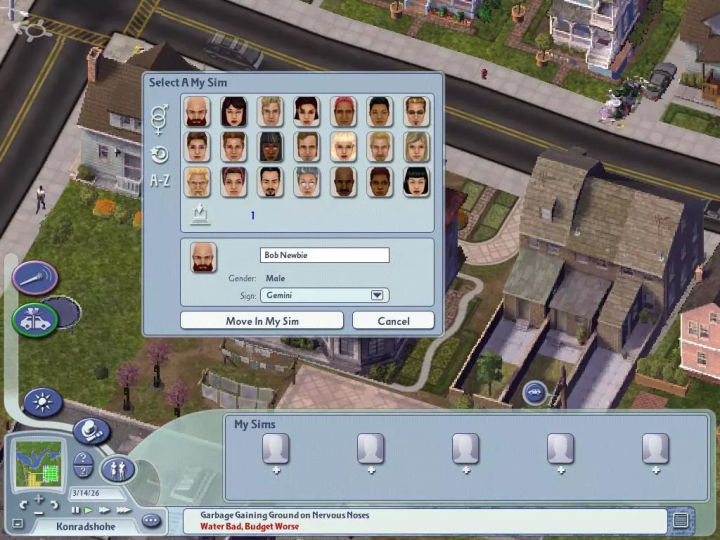
Task: Select the green-ringed car driving button
Action: pos(34,319)
